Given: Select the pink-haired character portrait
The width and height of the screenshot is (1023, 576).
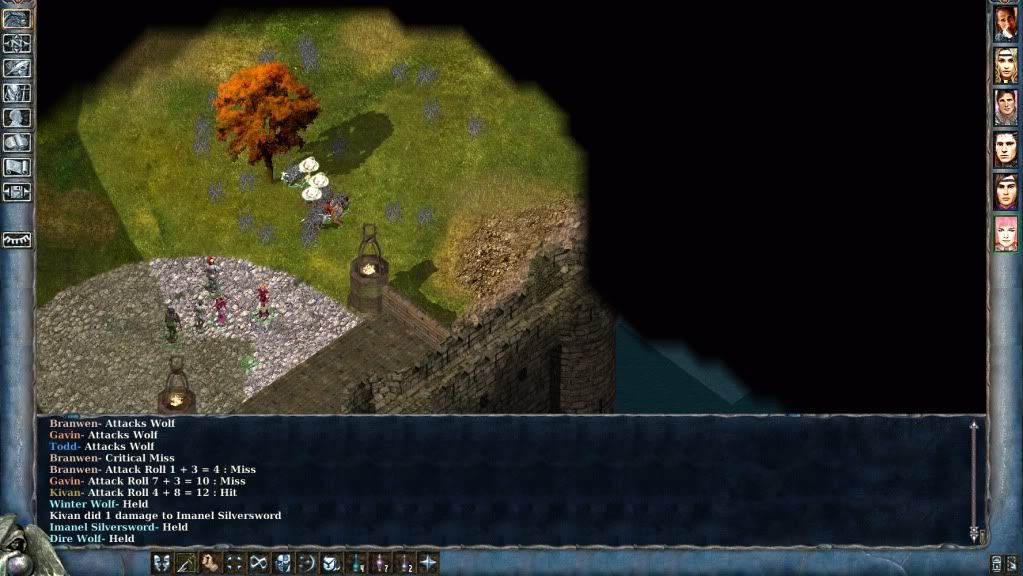Looking at the screenshot, I should pos(1005,233).
